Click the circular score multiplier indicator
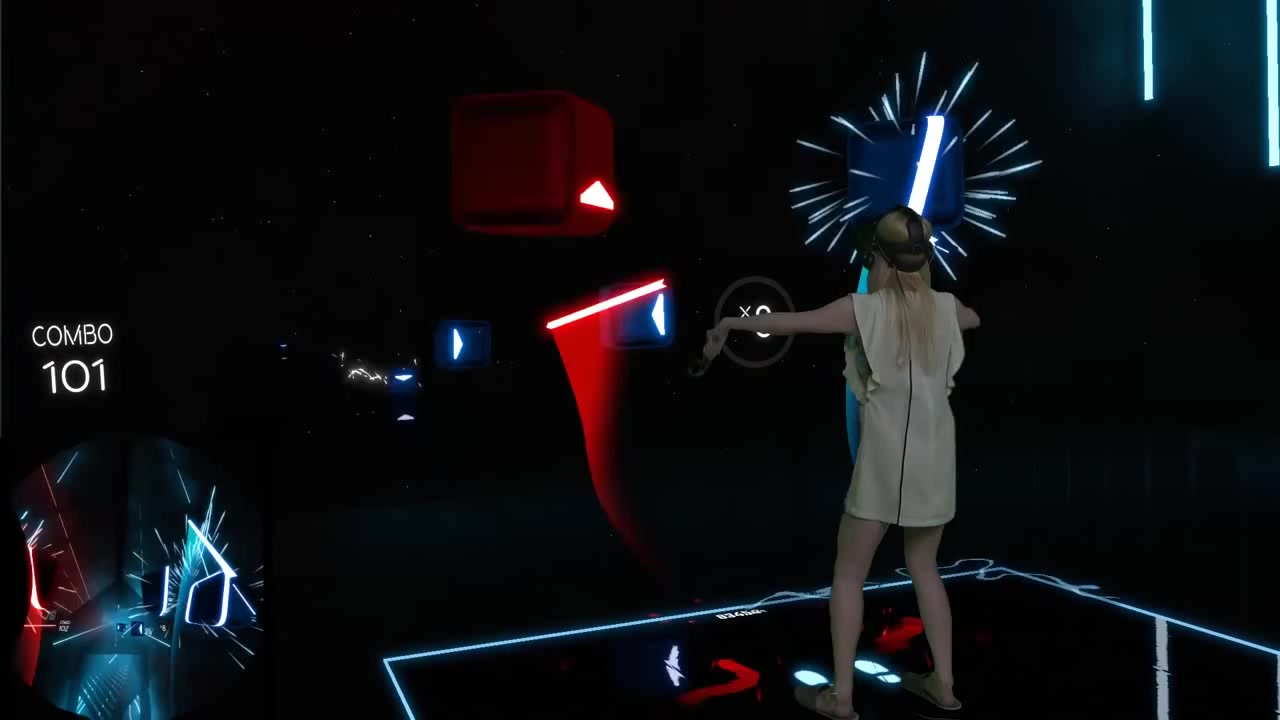The height and width of the screenshot is (720, 1280). coord(758,320)
